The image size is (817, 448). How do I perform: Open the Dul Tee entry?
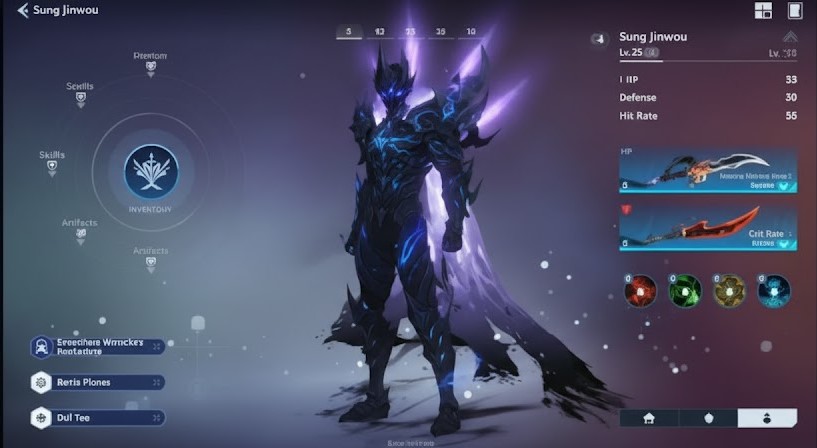click(97, 417)
